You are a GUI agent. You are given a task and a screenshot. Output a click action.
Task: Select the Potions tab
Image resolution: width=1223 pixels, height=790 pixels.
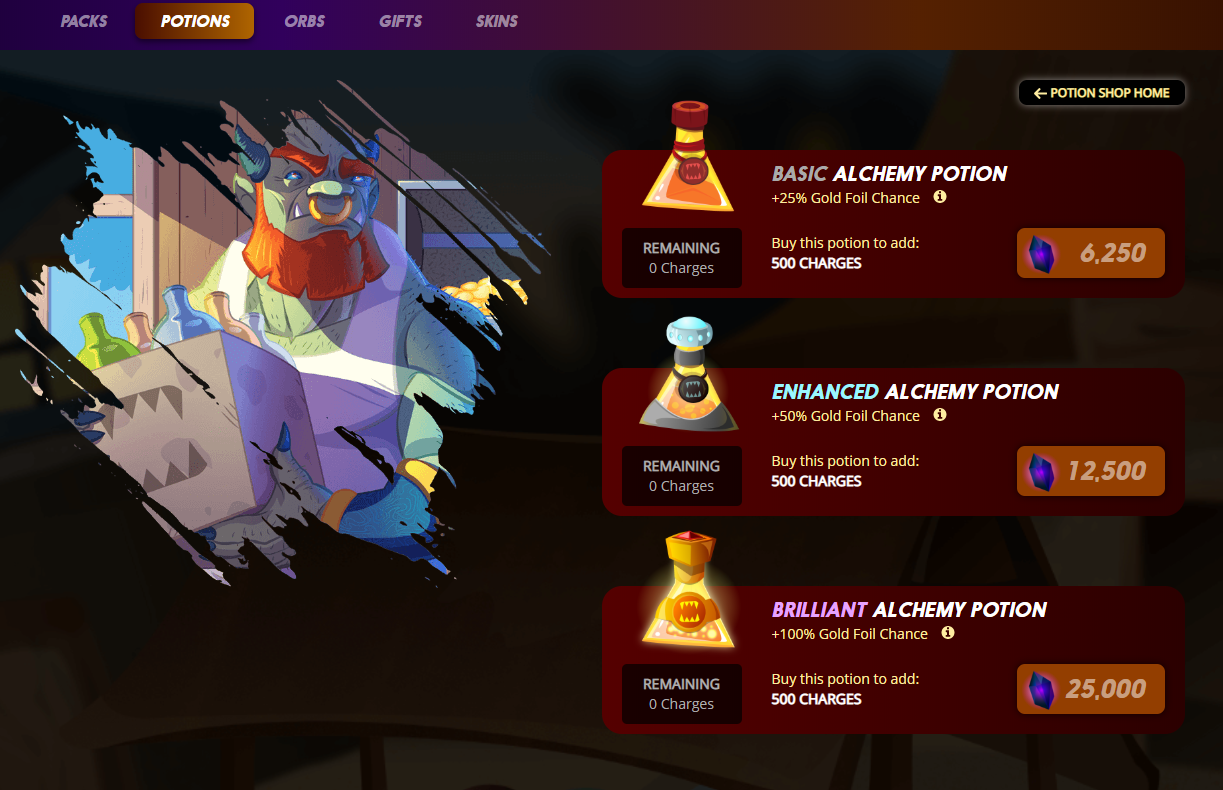195,21
